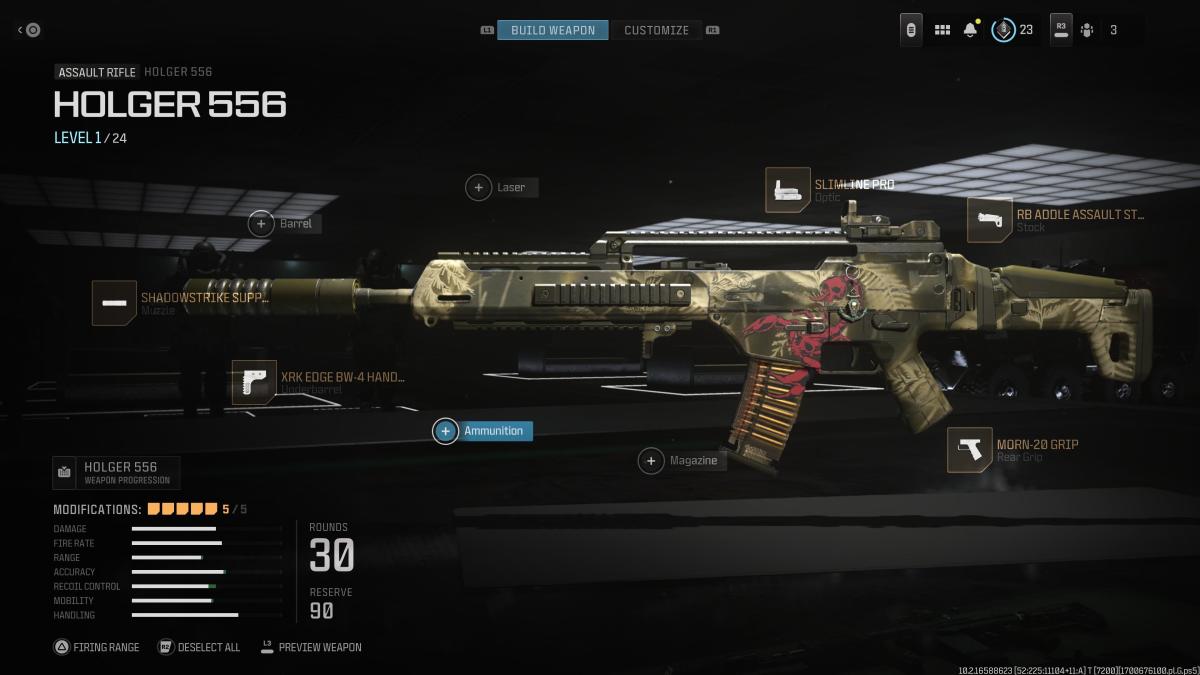Add a Laser attachment
This screenshot has width=1200, height=675.
(479, 187)
